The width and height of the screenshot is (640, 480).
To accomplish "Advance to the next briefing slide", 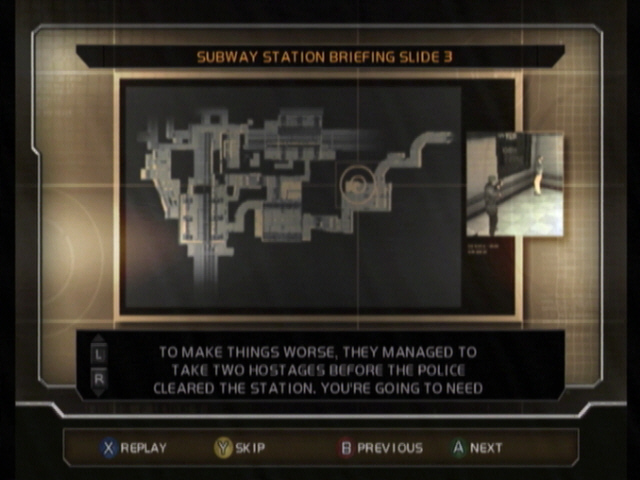I will click(476, 448).
